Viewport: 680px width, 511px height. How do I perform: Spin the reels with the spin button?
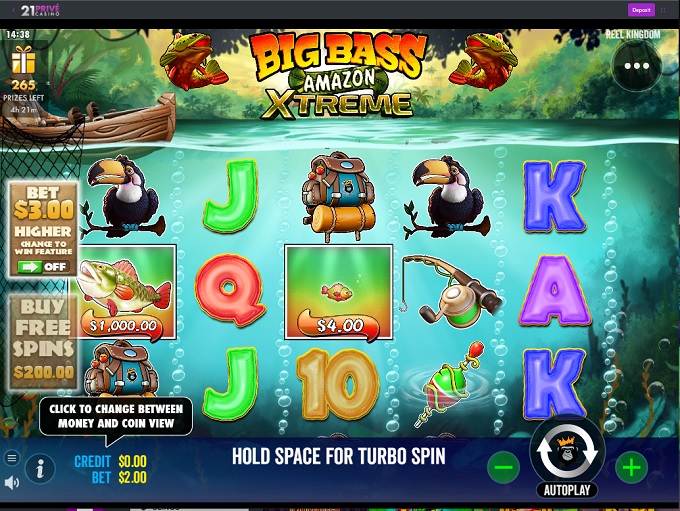pos(567,452)
